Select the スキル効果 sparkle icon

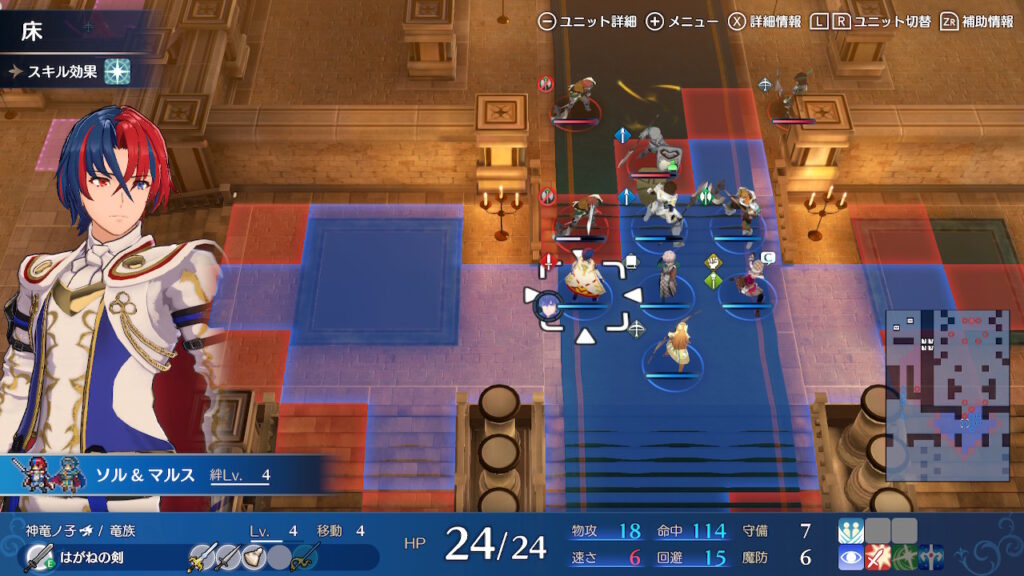[118, 71]
